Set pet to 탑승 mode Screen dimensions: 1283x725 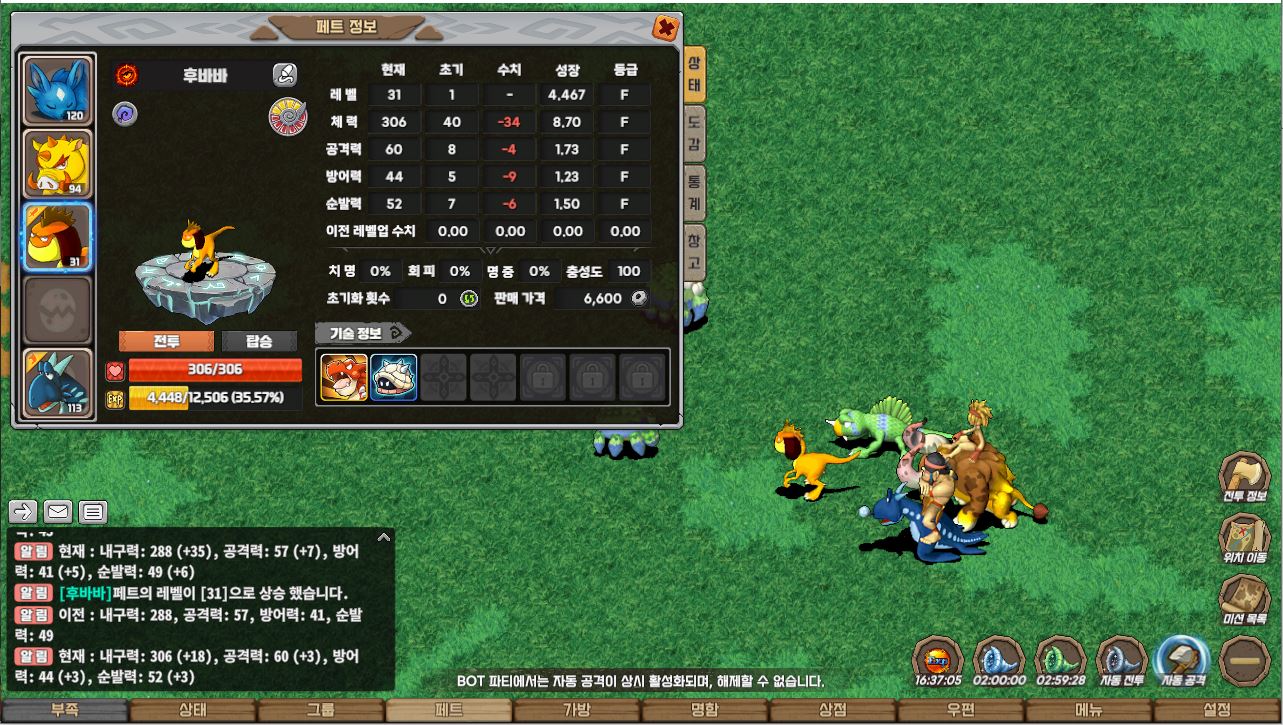click(x=259, y=341)
